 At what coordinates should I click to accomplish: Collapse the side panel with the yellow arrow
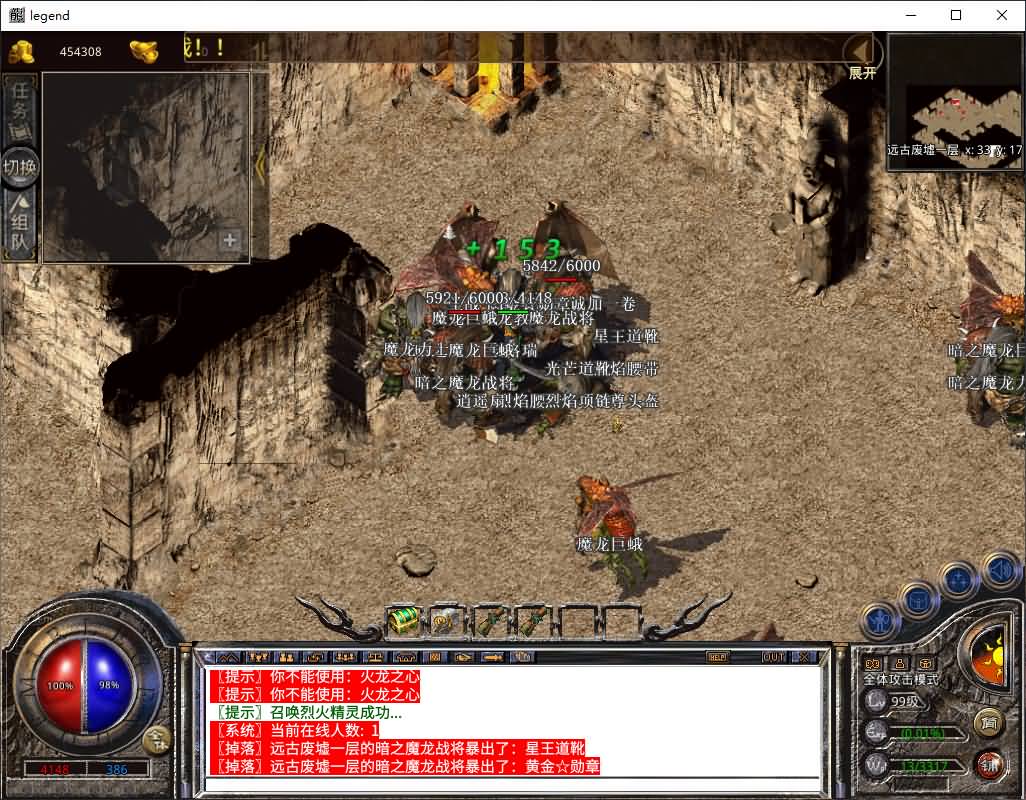(260, 165)
